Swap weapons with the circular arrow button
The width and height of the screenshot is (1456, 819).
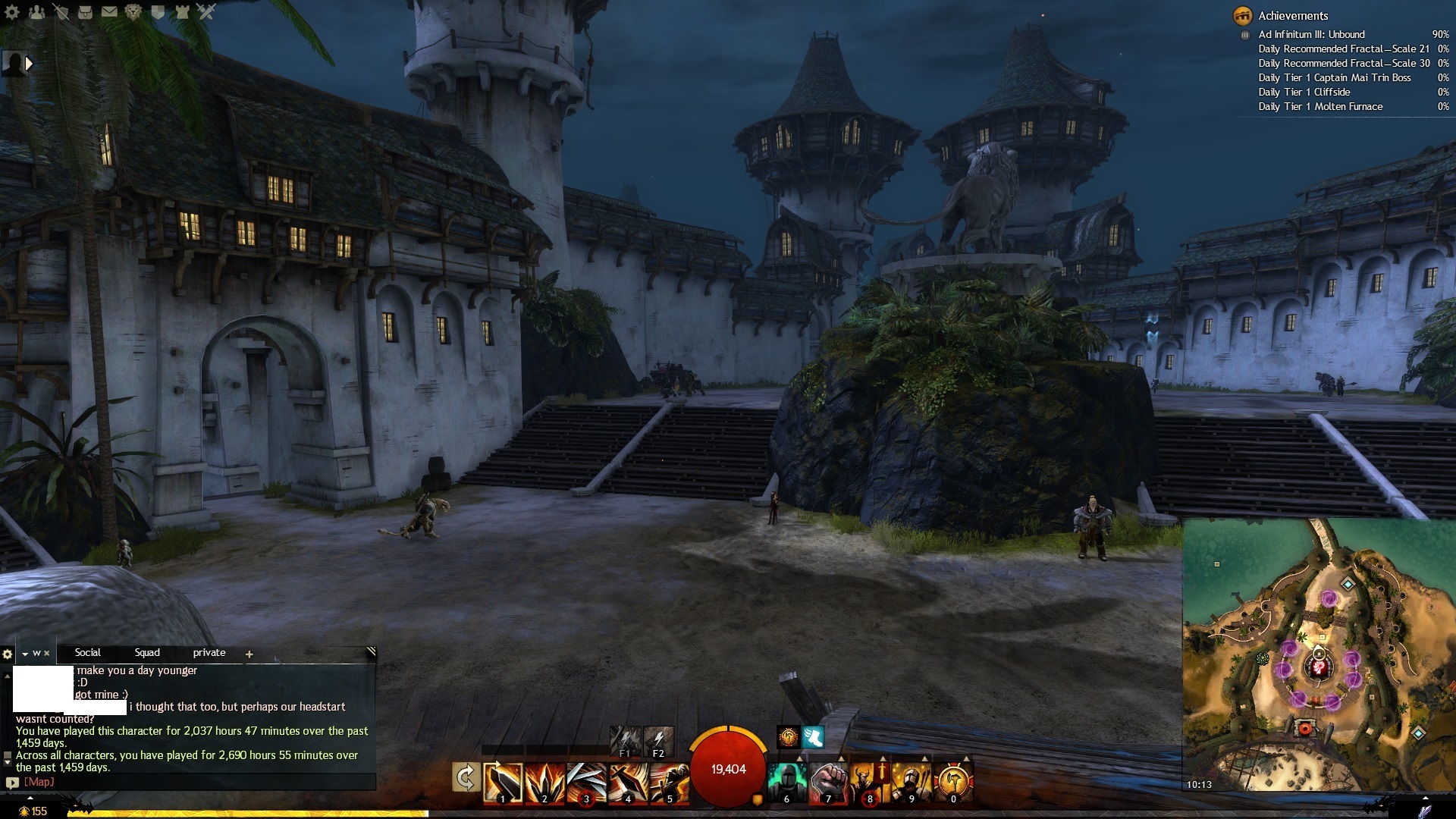pyautogui.click(x=466, y=779)
